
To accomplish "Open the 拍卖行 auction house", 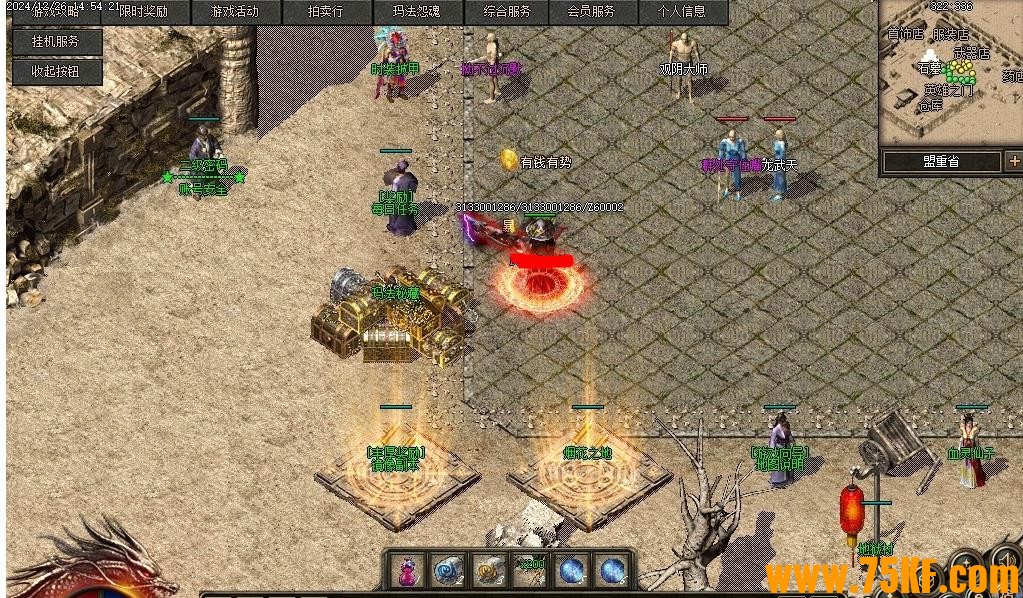I will tap(326, 12).
